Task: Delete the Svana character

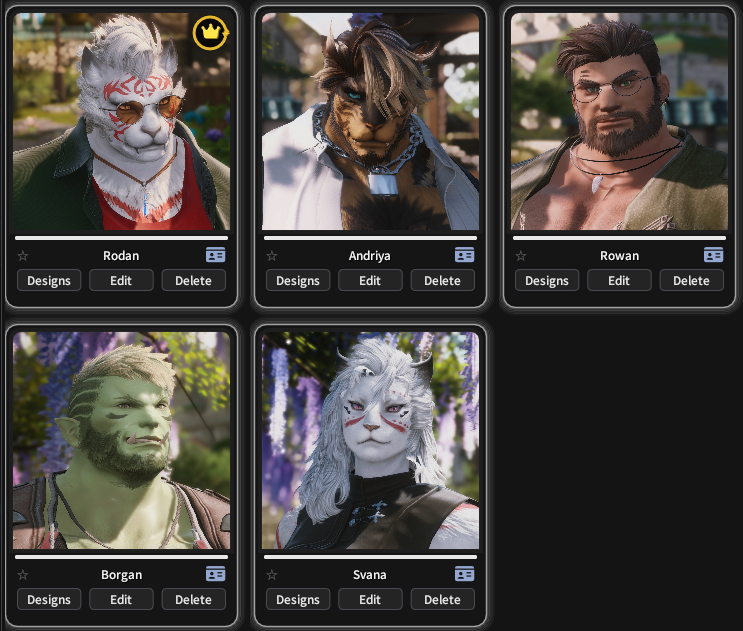Action: (442, 600)
